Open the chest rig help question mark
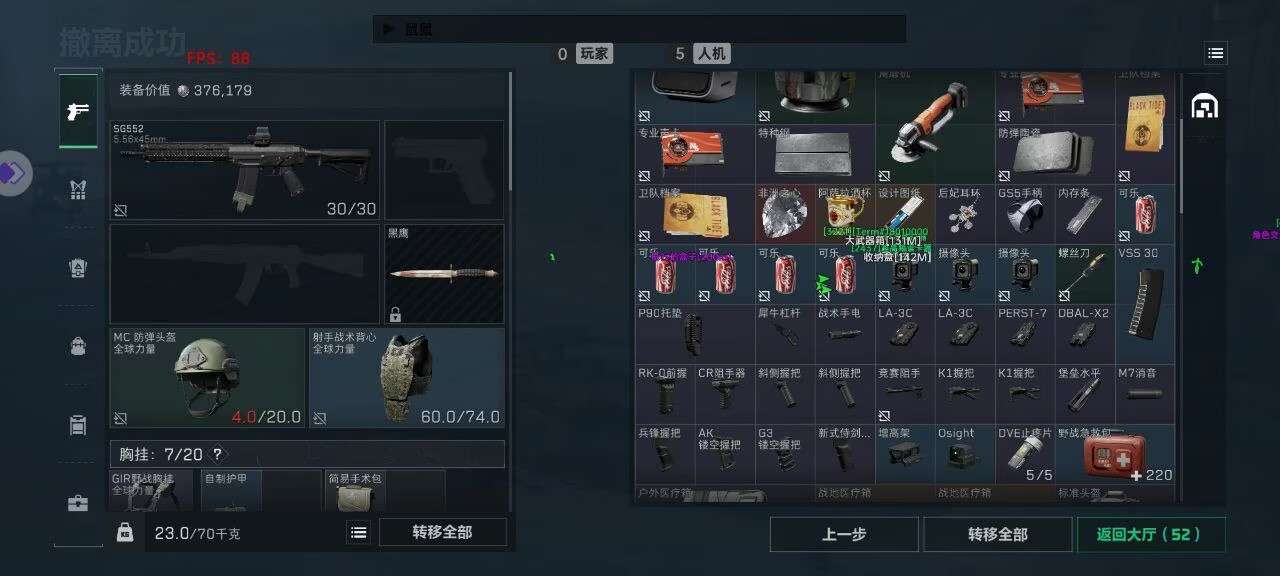The width and height of the screenshot is (1280, 576). click(217, 454)
